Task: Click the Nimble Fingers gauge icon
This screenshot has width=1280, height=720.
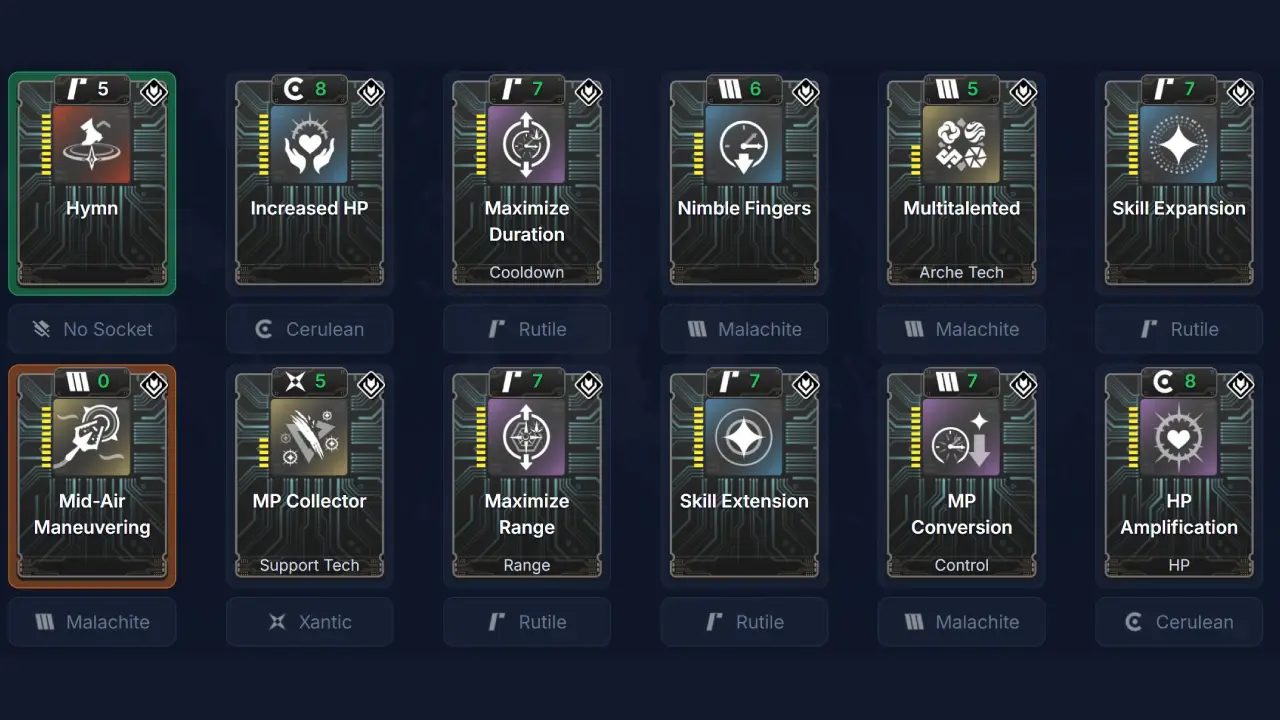Action: click(x=744, y=145)
